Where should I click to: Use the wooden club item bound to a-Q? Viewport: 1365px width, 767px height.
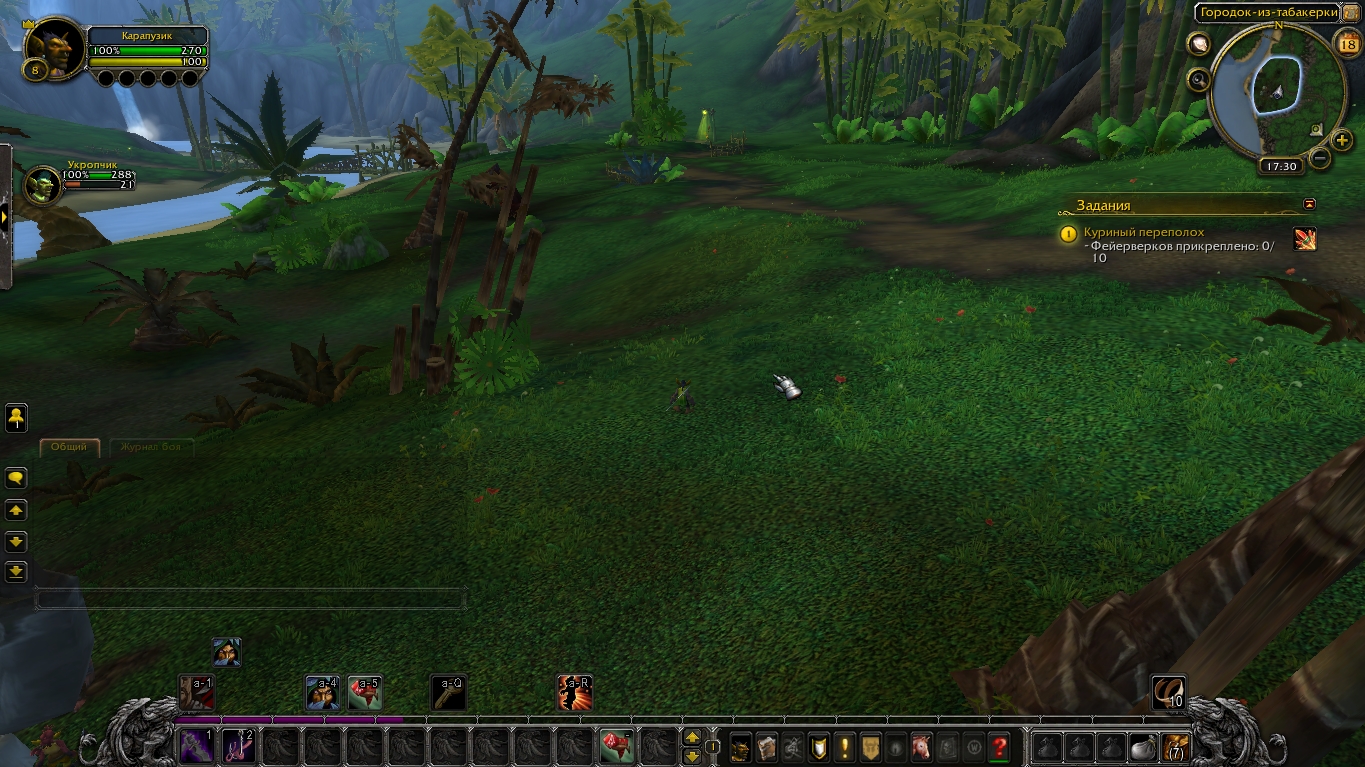448,692
